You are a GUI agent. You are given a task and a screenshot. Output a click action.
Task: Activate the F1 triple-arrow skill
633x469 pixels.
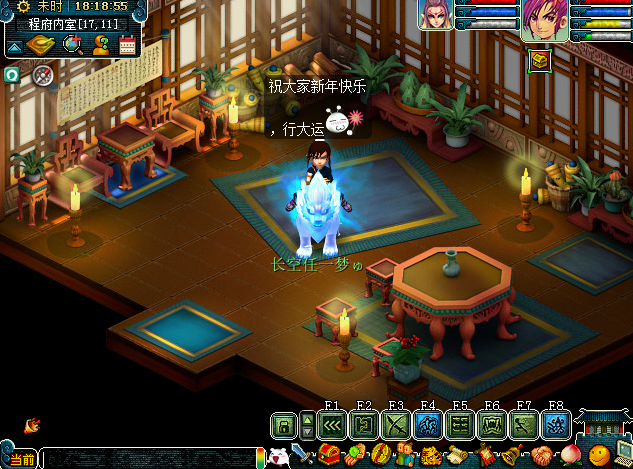[x=332, y=426]
